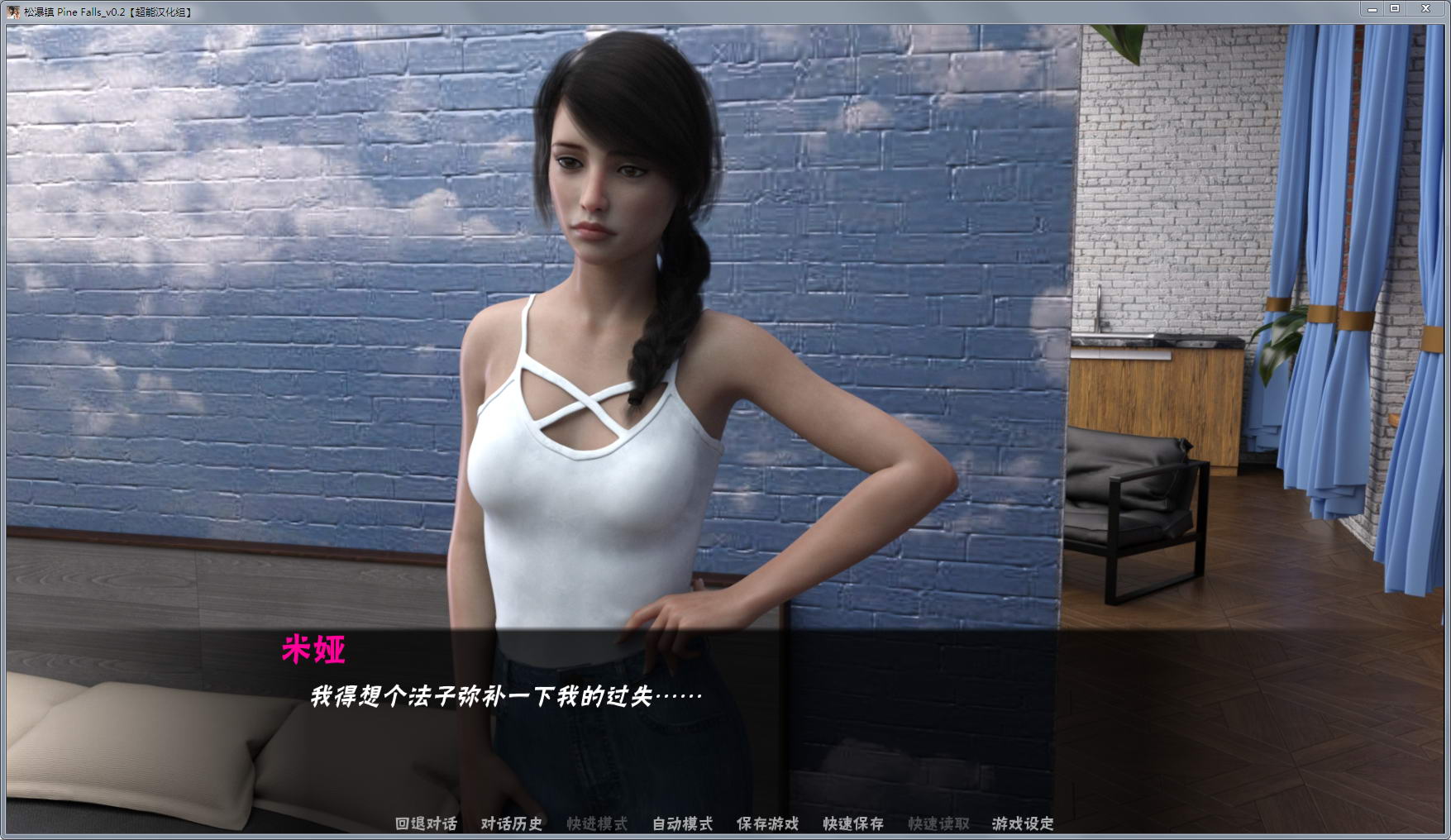
Task: Click the Pine Falls game icon in title bar
Action: point(11,8)
